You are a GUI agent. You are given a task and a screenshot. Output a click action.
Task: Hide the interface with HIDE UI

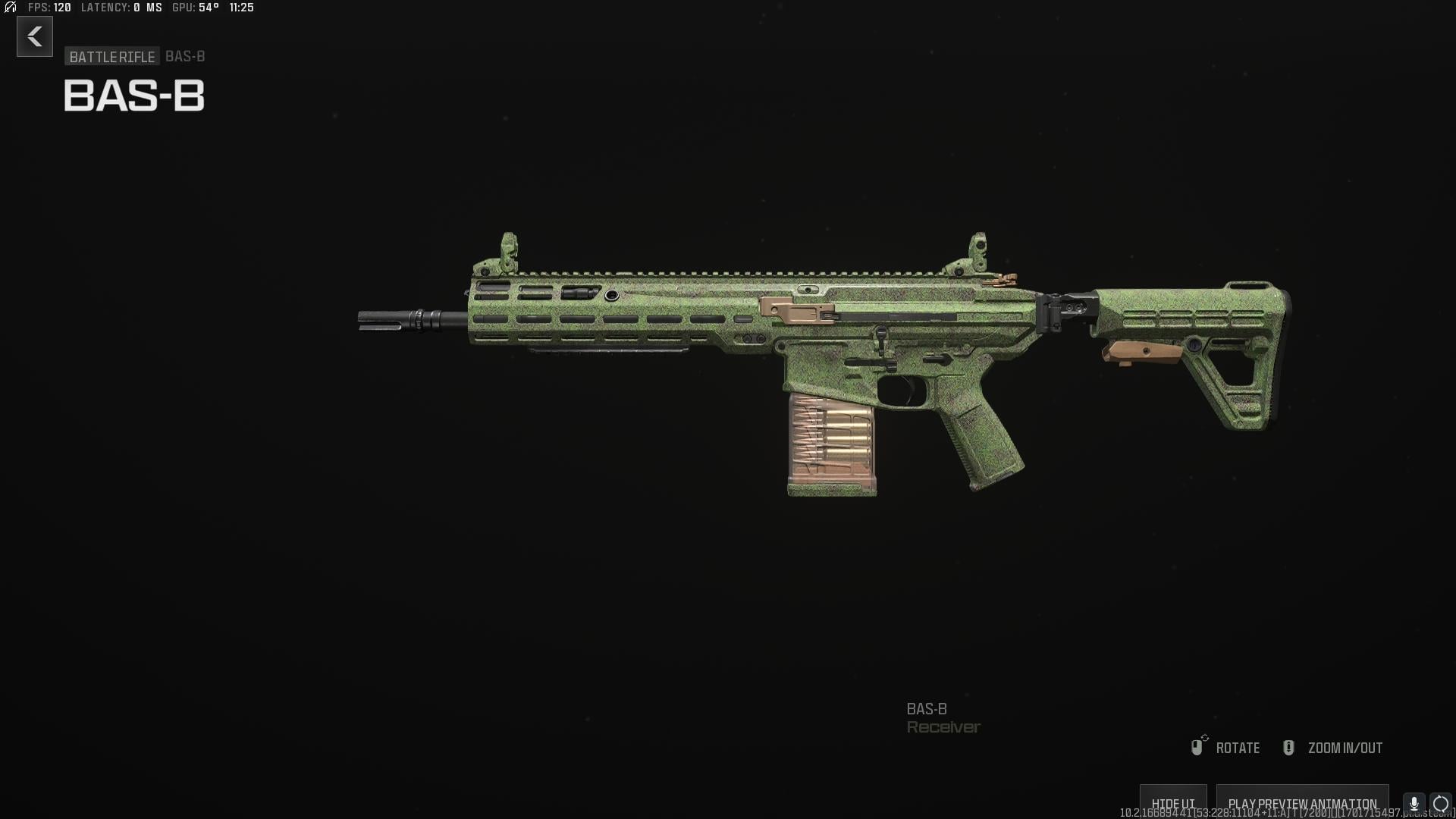pyautogui.click(x=1172, y=802)
